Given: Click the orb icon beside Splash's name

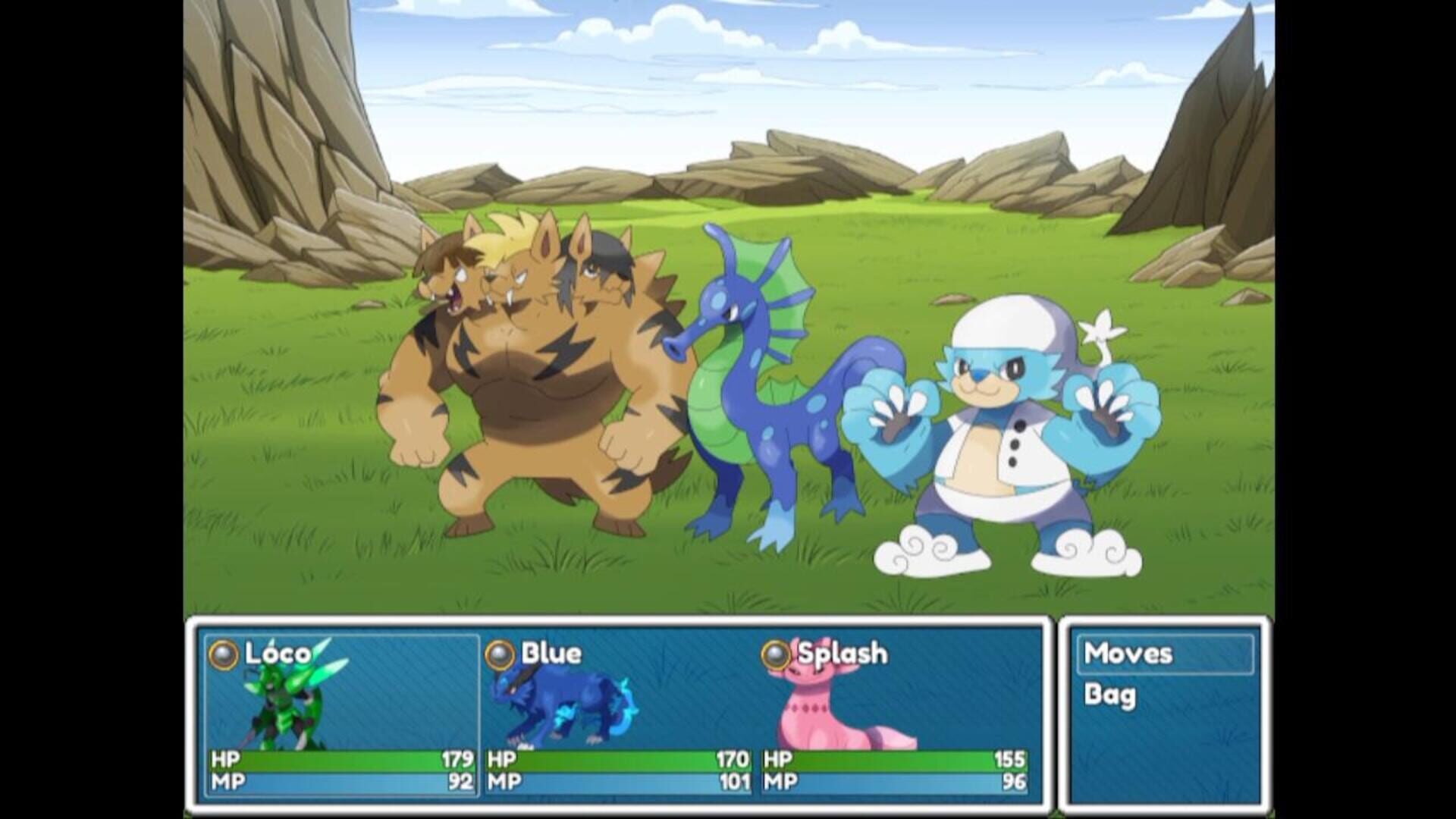Looking at the screenshot, I should [776, 654].
